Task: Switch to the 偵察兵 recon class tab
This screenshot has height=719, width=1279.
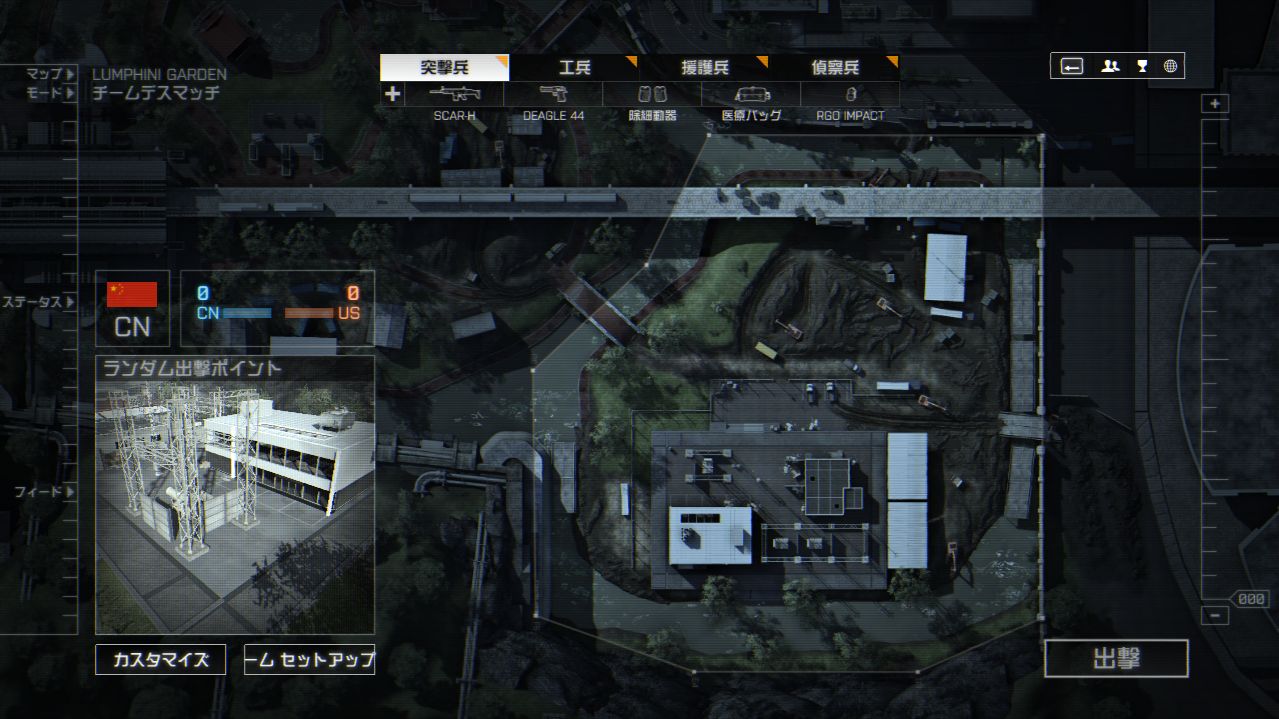Action: [834, 68]
